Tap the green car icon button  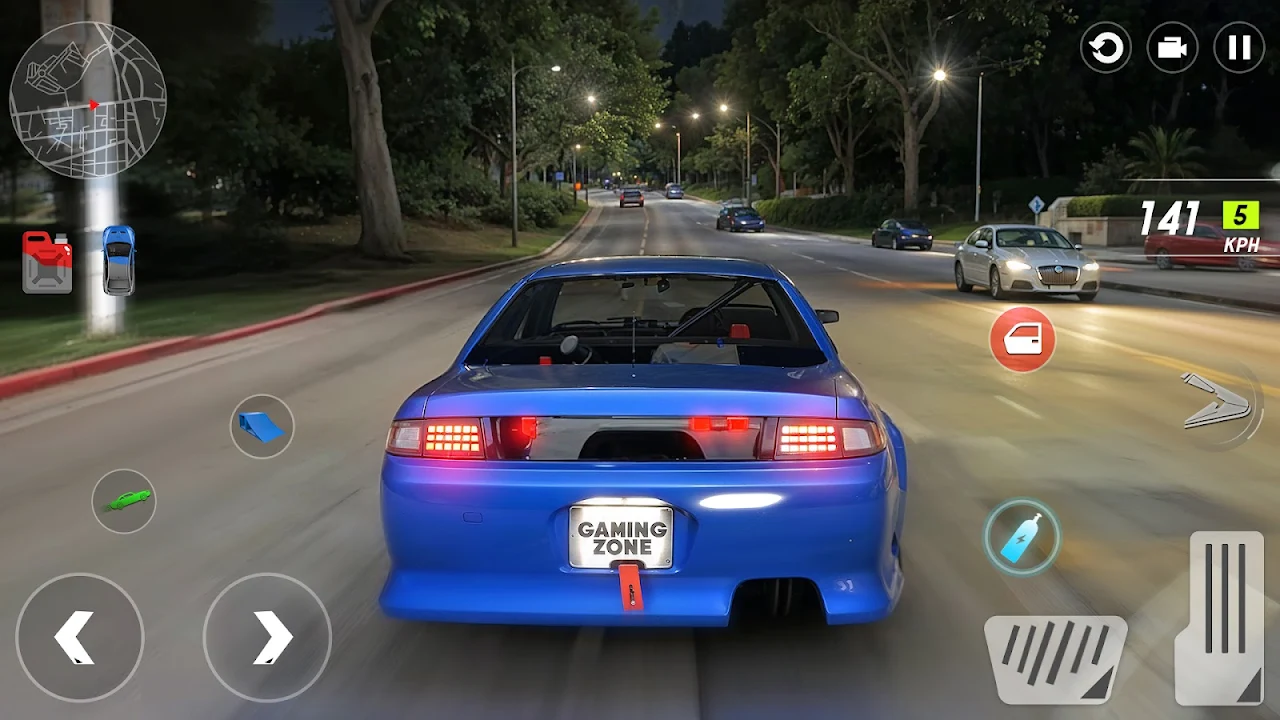click(x=124, y=500)
